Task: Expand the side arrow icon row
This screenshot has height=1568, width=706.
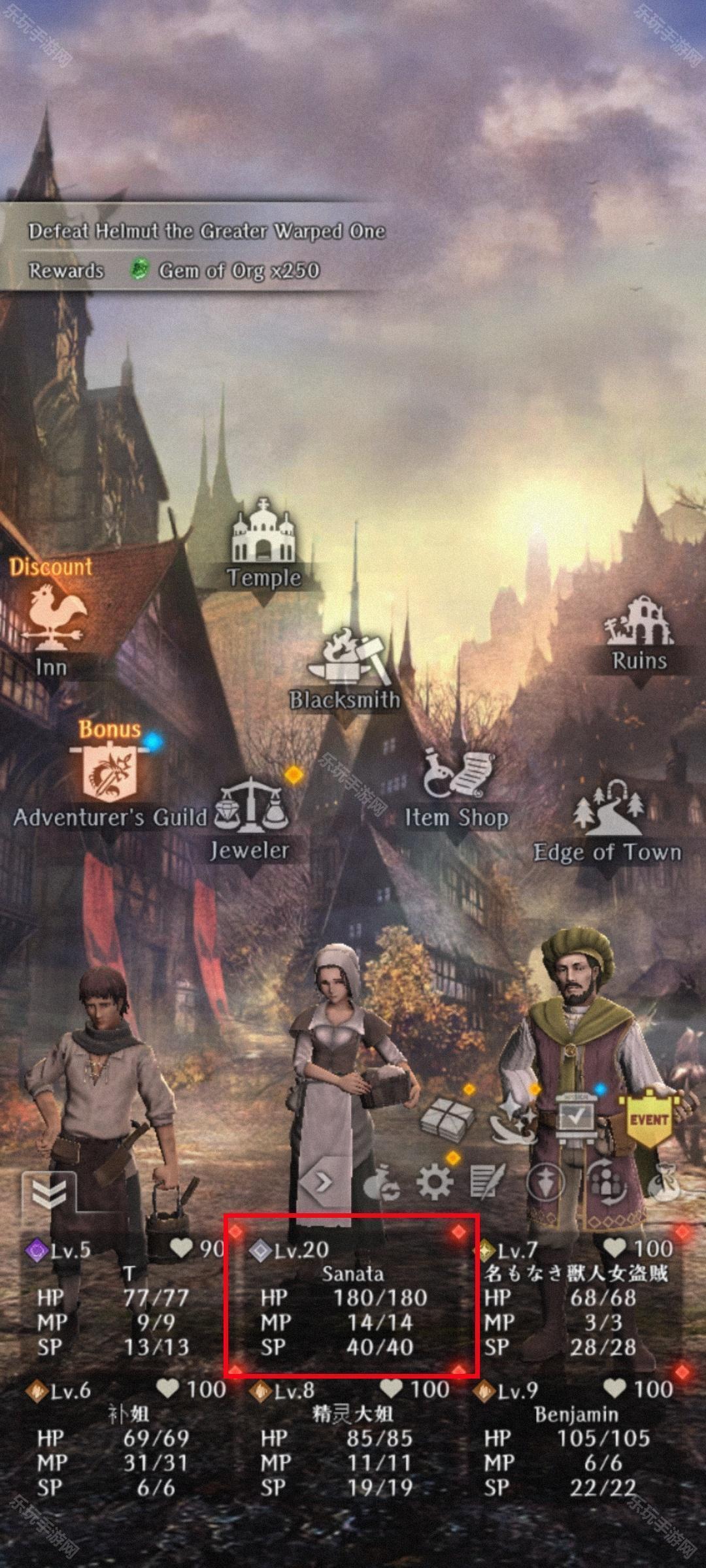Action: [x=323, y=1181]
